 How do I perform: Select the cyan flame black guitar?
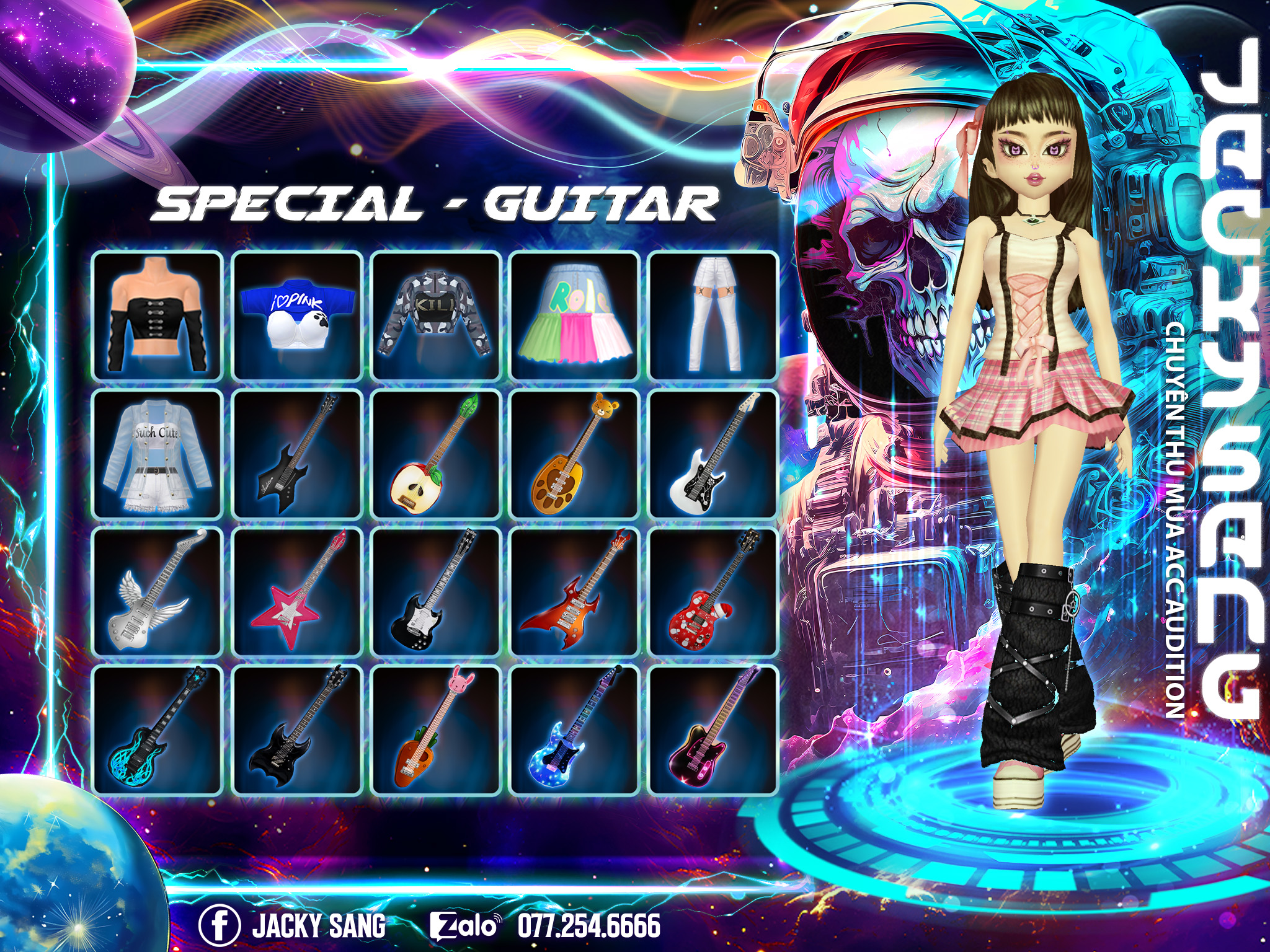click(158, 729)
